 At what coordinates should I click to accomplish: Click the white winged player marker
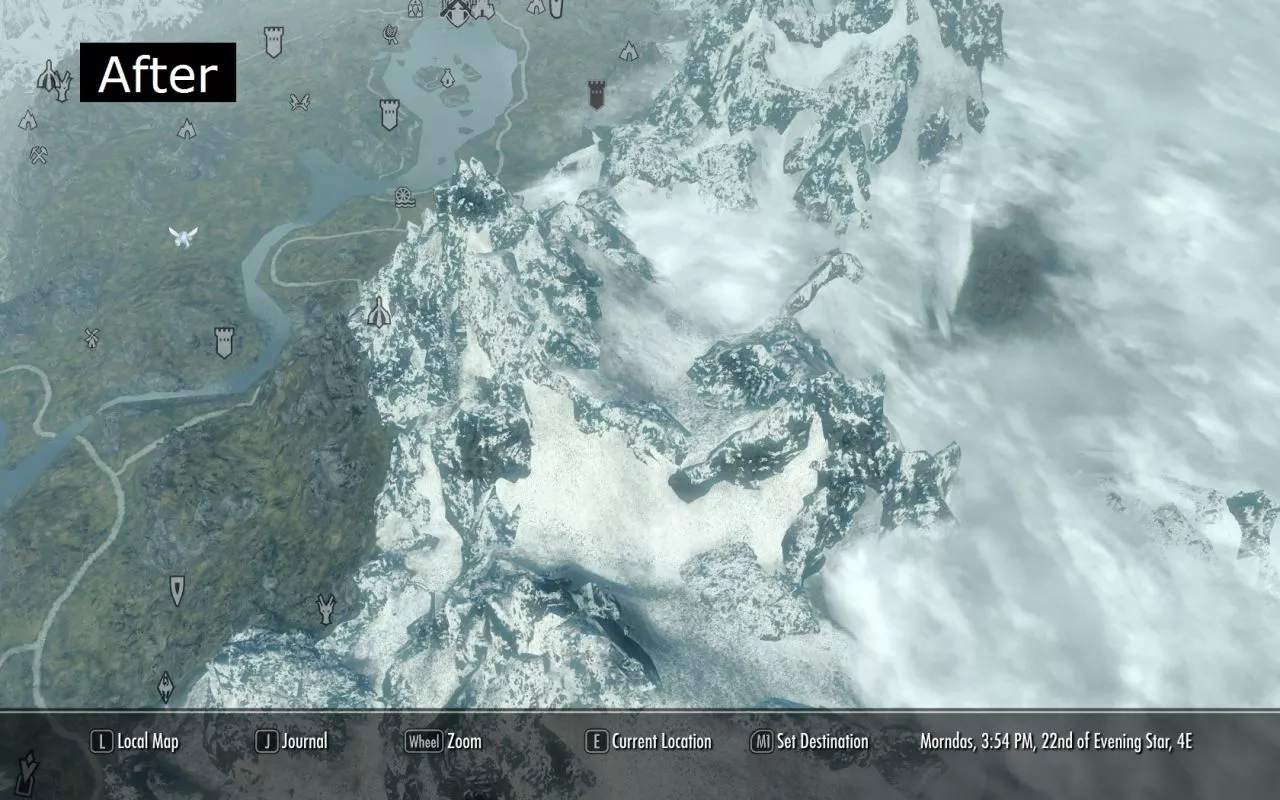point(183,236)
